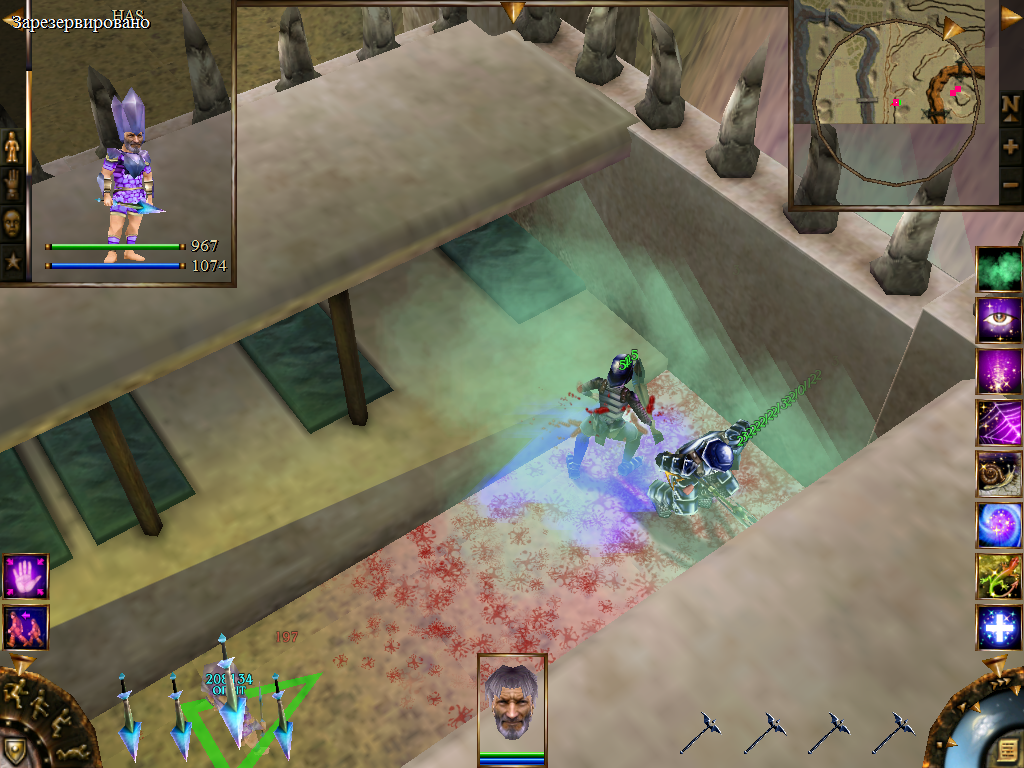Viewport: 1024px width, 768px height.
Task: Zoom out the minimap with minus
Action: tap(1010, 185)
